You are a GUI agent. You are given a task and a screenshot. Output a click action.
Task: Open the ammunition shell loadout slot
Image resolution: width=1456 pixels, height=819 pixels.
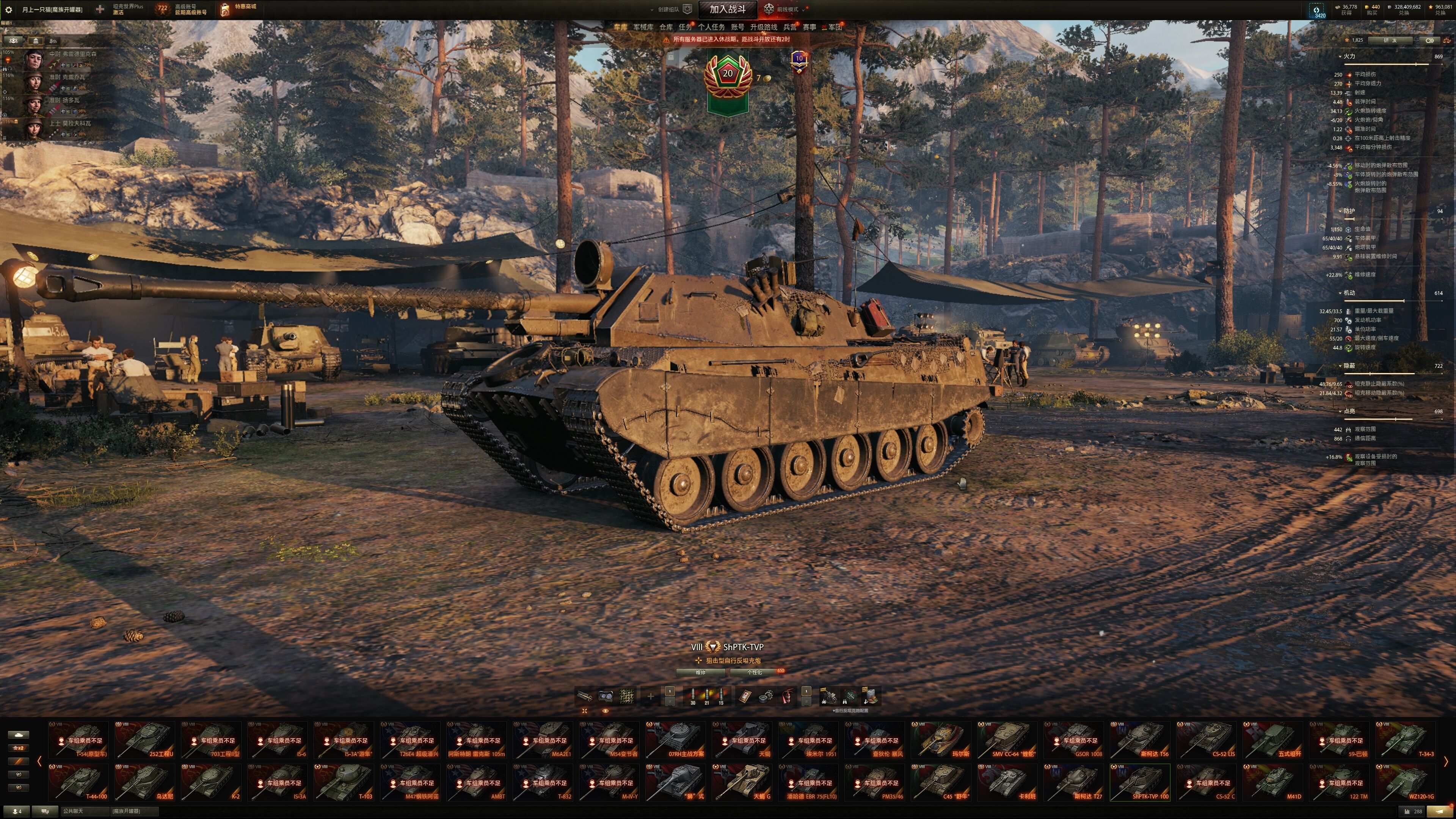click(x=706, y=697)
